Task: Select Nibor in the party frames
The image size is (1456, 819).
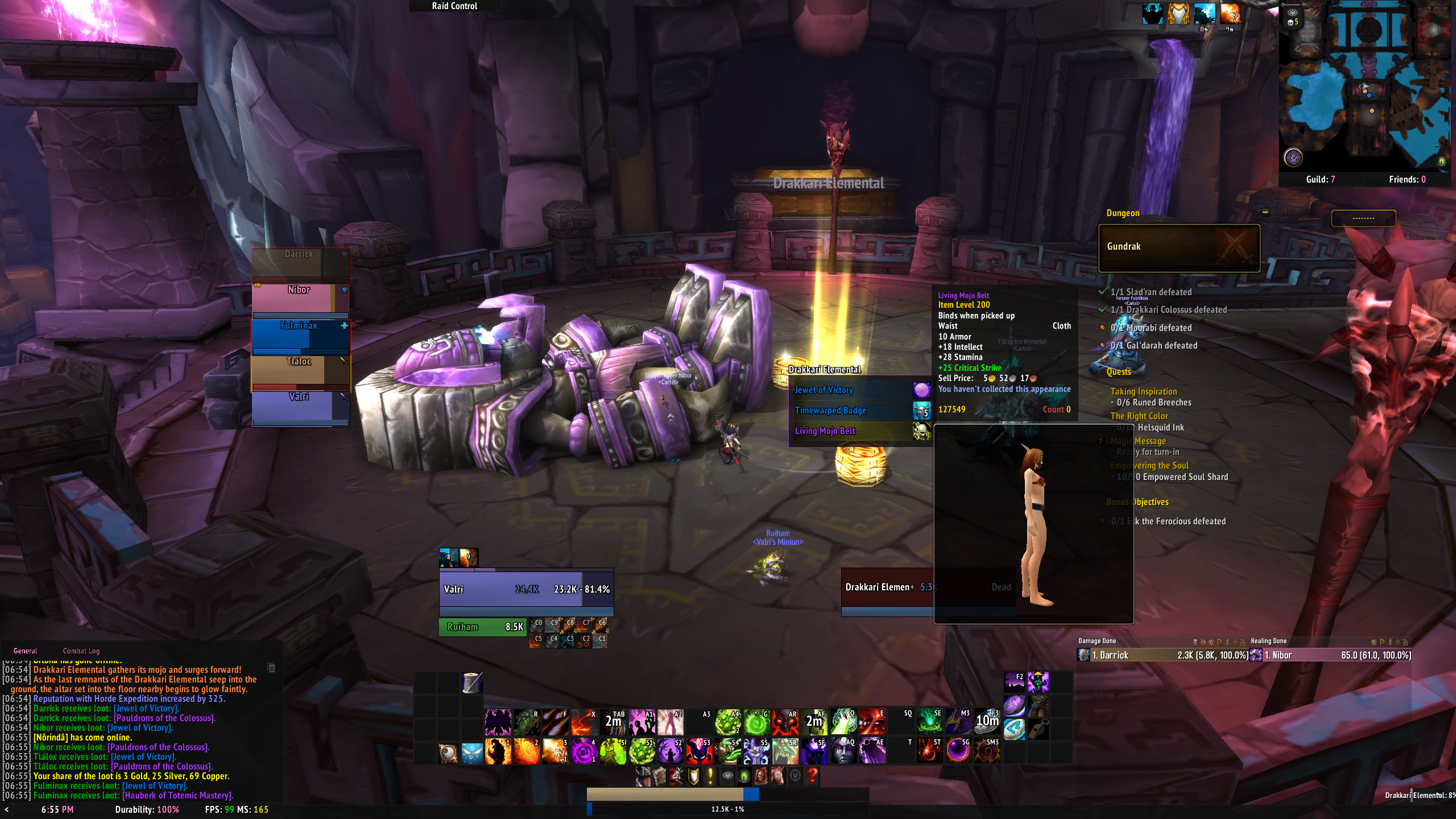Action: 300,298
